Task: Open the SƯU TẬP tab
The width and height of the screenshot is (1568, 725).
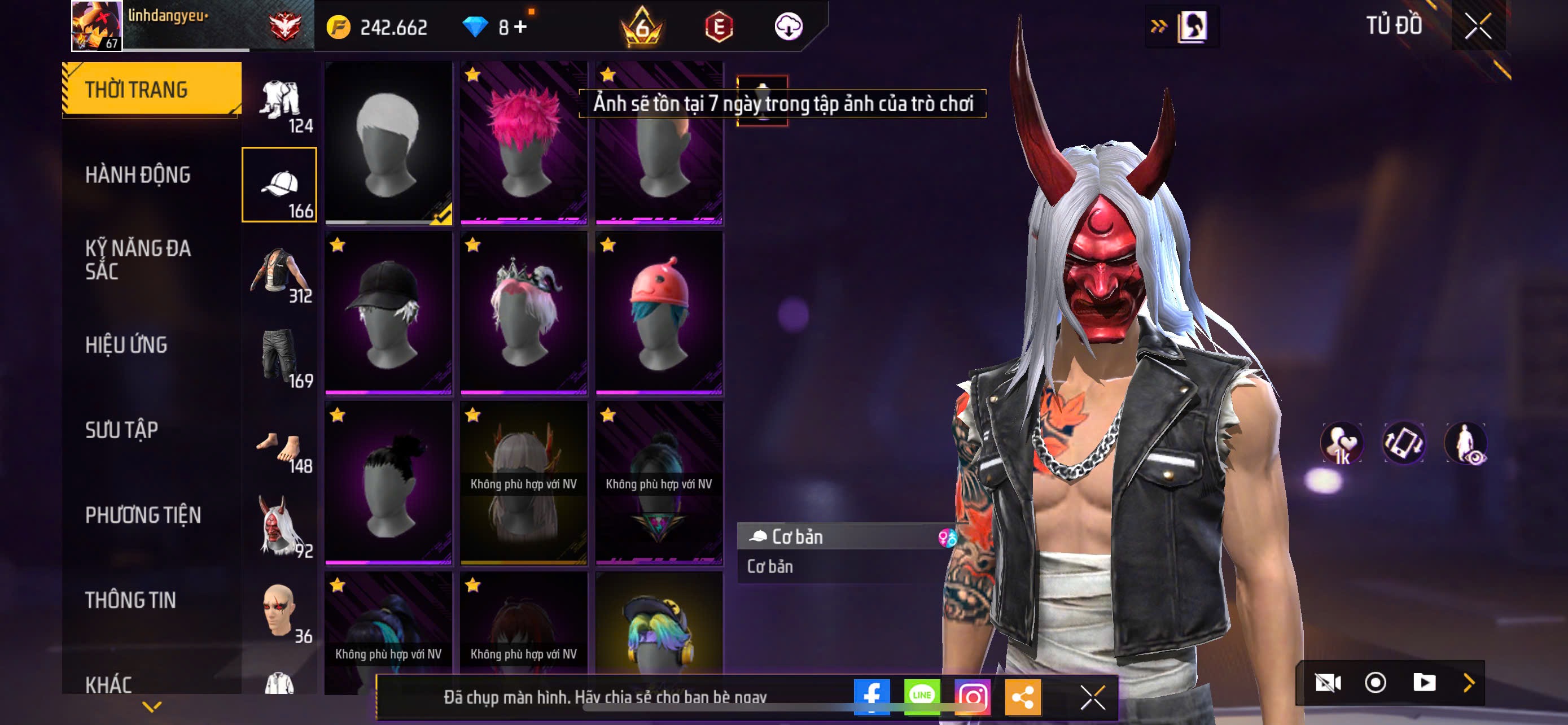Action: tap(122, 430)
